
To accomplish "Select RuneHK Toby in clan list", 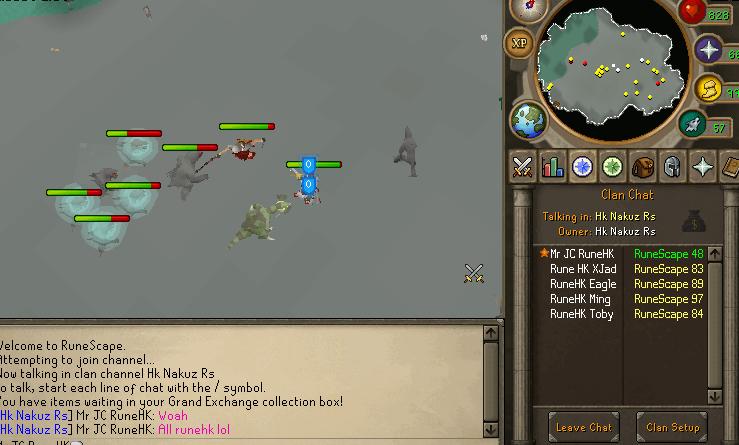I will pos(582,314).
